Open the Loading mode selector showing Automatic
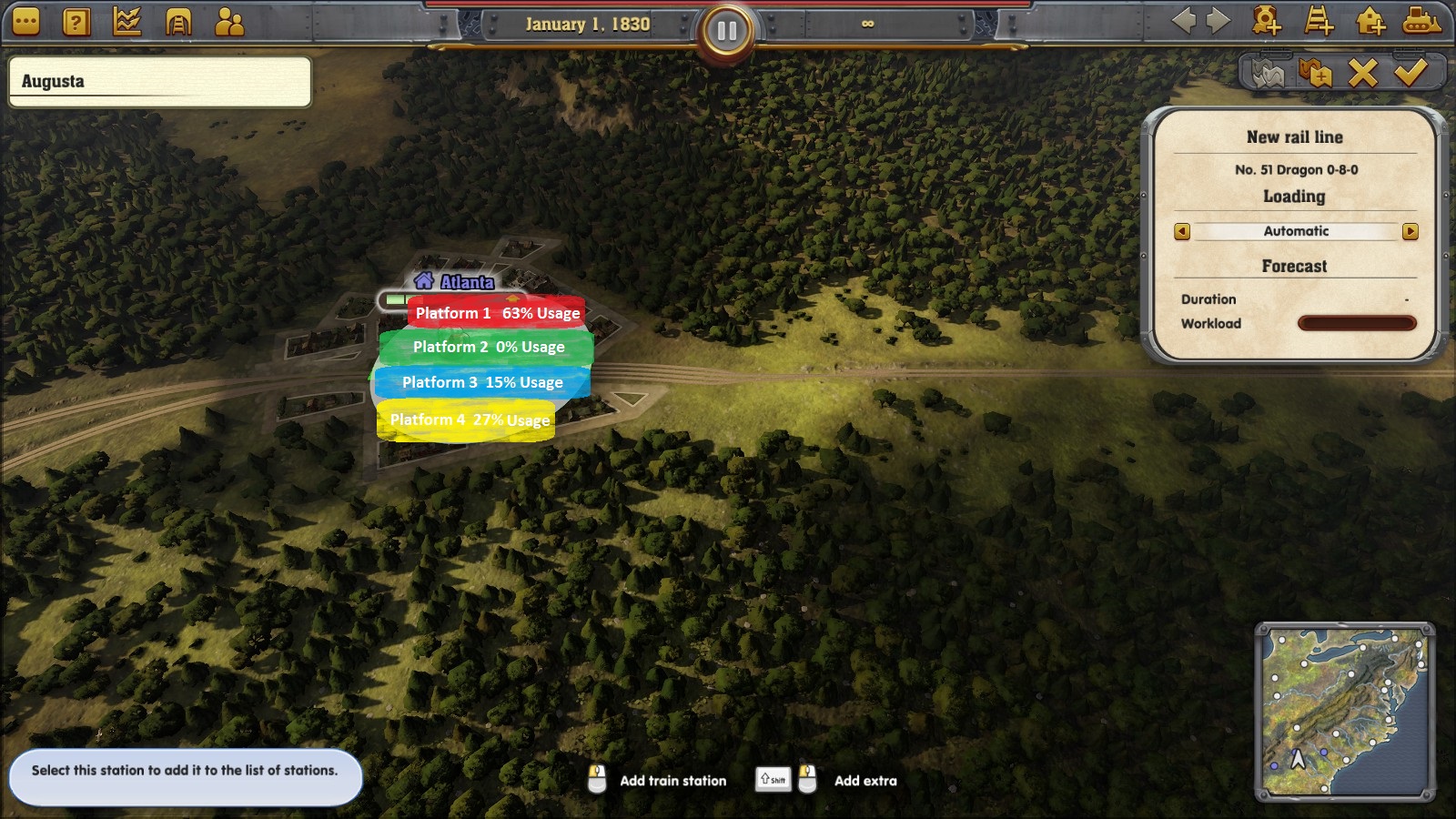Image resolution: width=1456 pixels, height=819 pixels. (1294, 231)
